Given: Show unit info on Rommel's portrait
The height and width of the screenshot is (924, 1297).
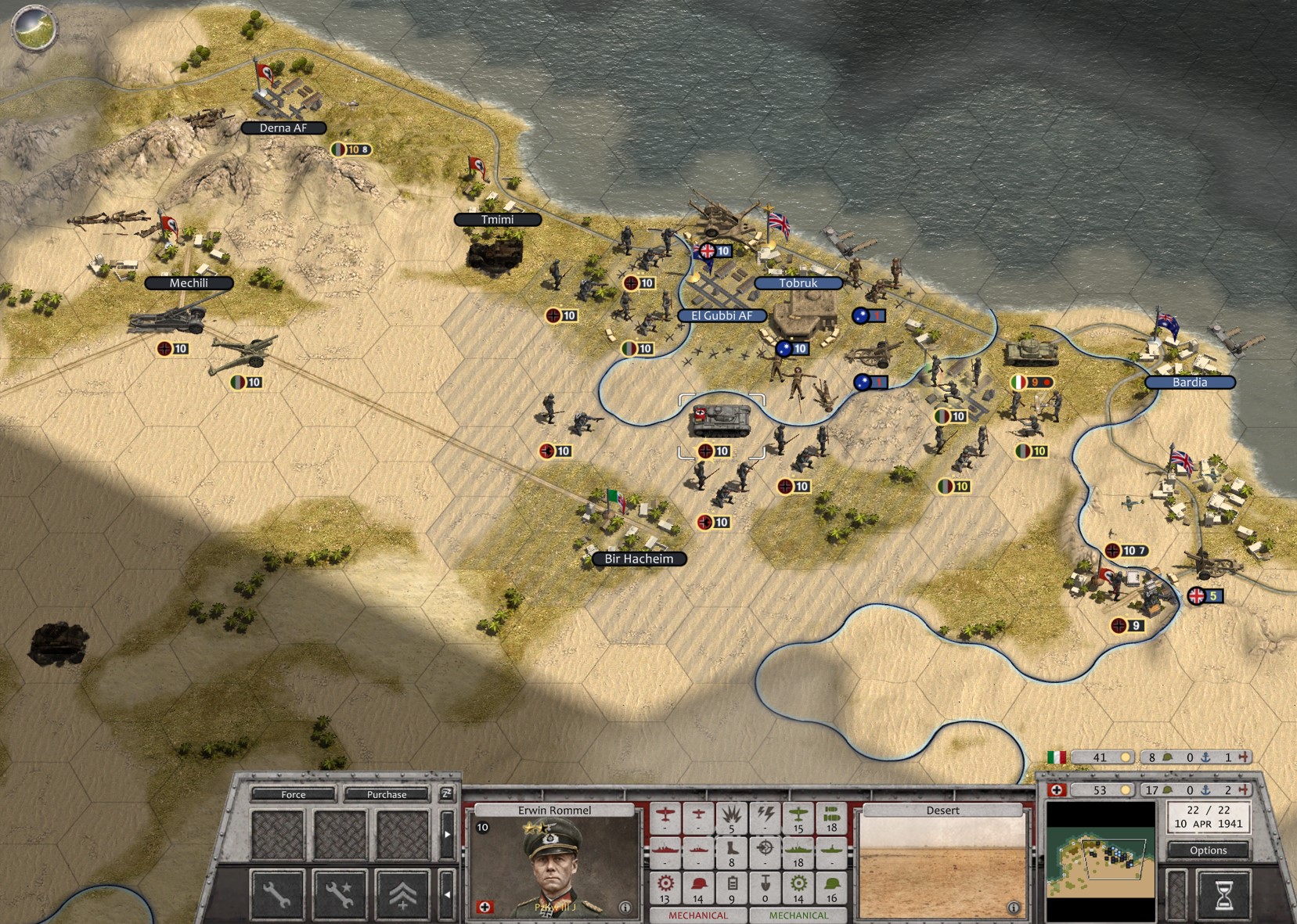Looking at the screenshot, I should click(x=625, y=908).
